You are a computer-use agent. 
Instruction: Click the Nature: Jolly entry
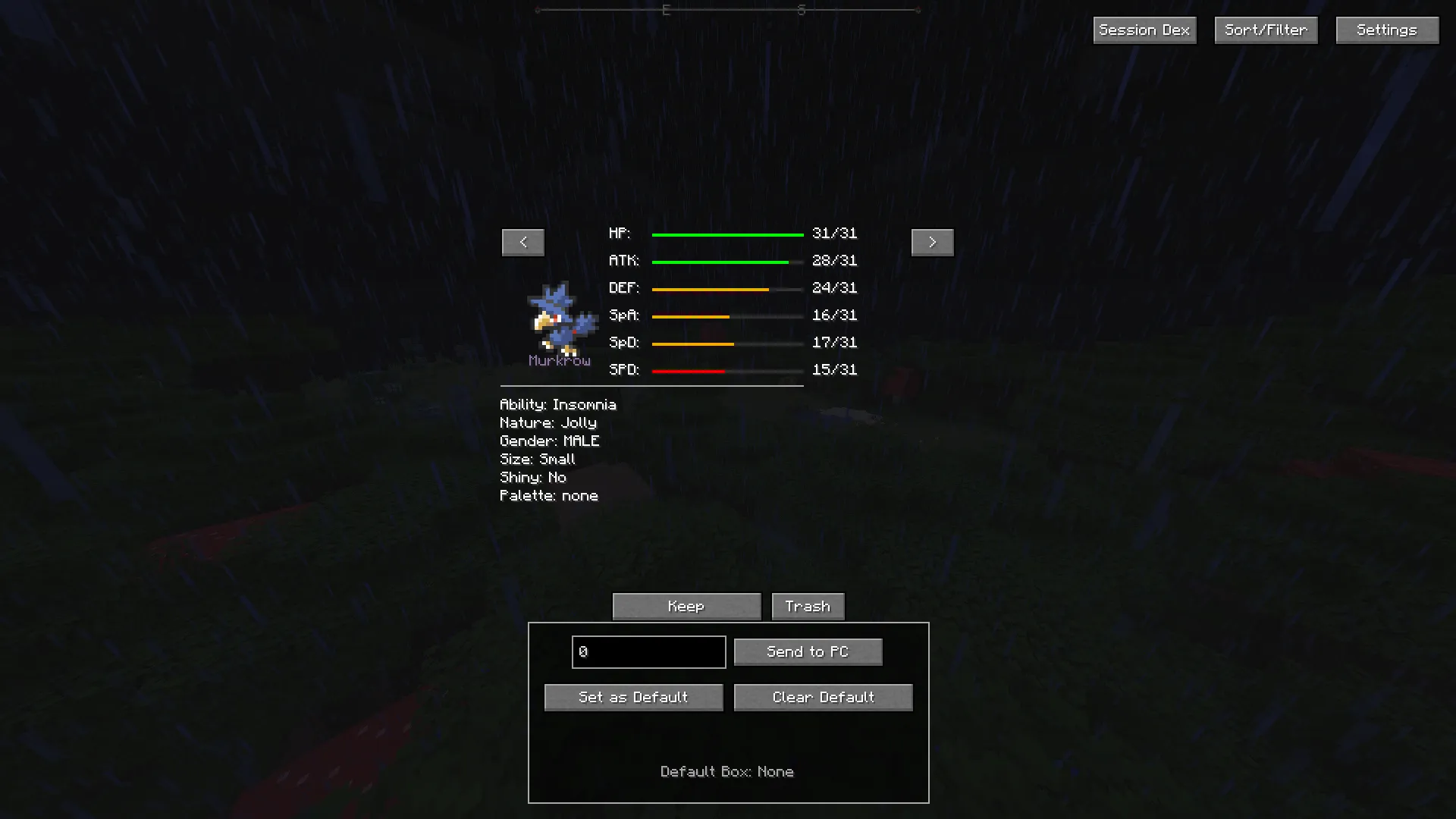pos(548,422)
